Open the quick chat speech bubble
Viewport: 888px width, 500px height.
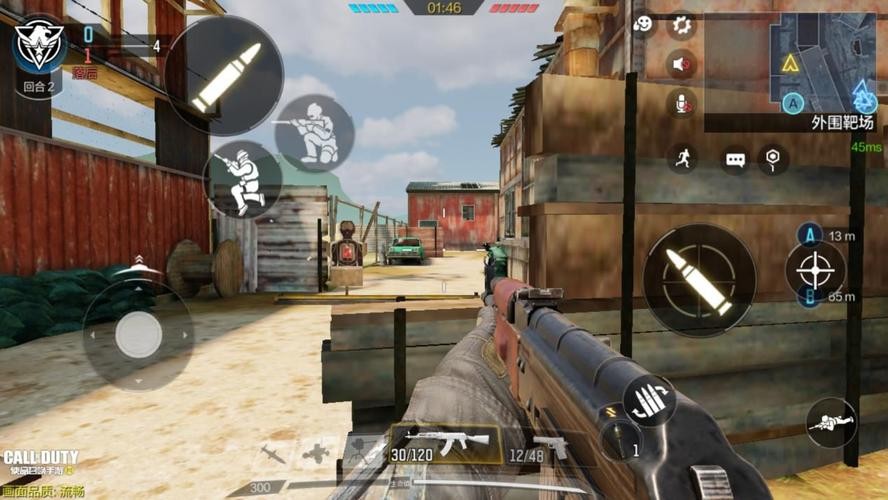pos(736,159)
